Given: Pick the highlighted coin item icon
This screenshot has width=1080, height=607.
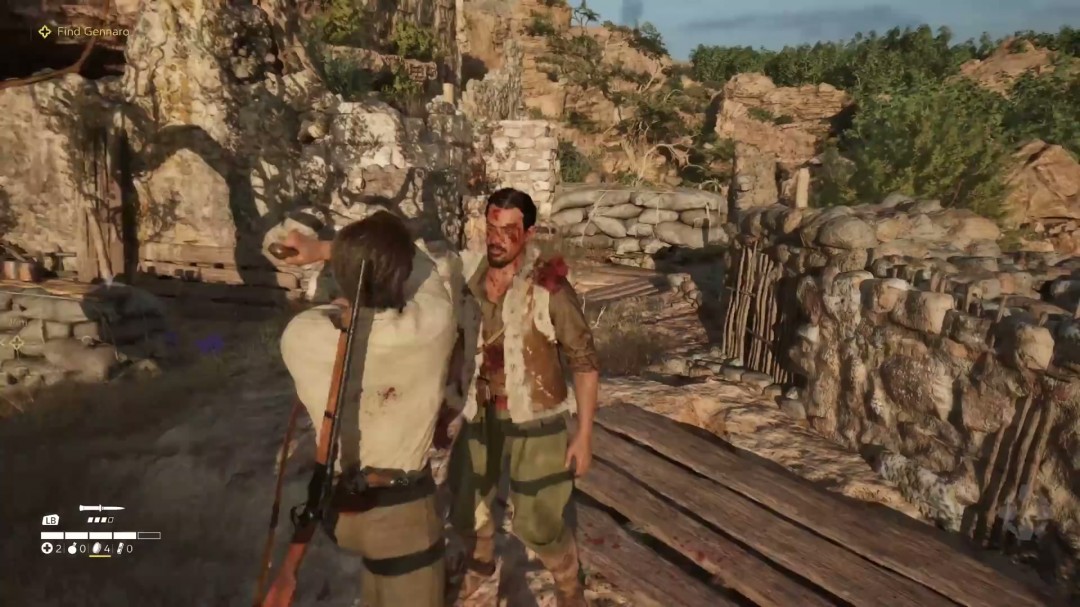Looking at the screenshot, I should point(96,548).
